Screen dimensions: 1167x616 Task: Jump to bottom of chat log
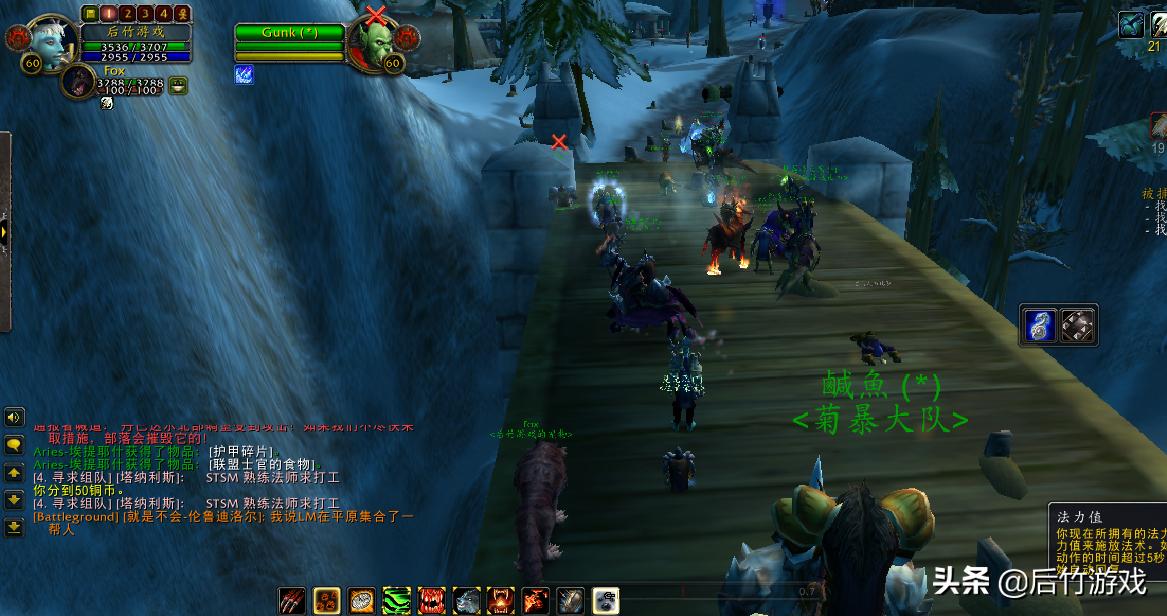14,526
